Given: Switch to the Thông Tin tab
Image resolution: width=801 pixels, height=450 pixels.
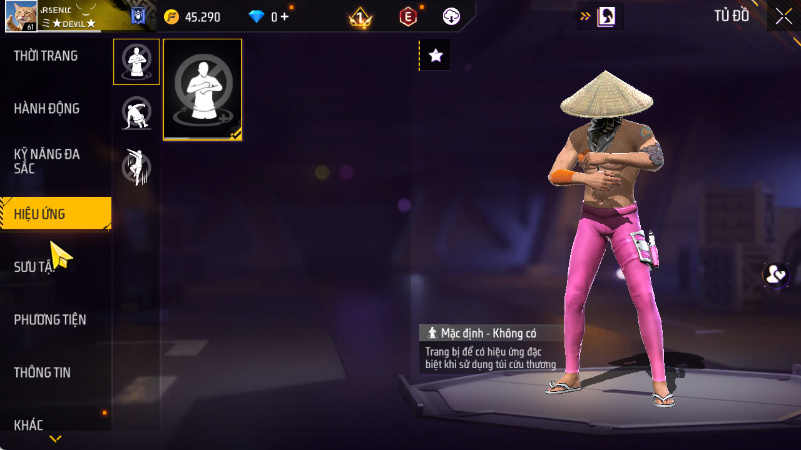Looking at the screenshot, I should point(42,372).
